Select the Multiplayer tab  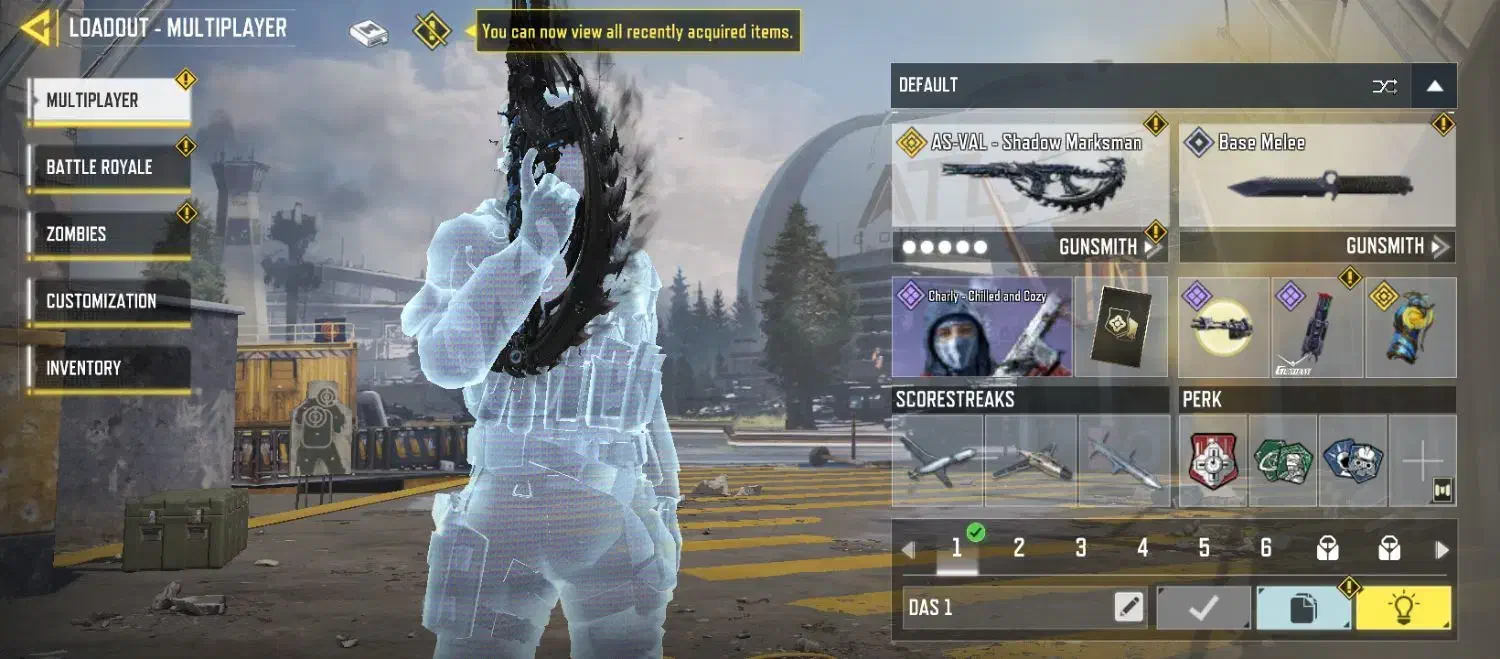(108, 100)
